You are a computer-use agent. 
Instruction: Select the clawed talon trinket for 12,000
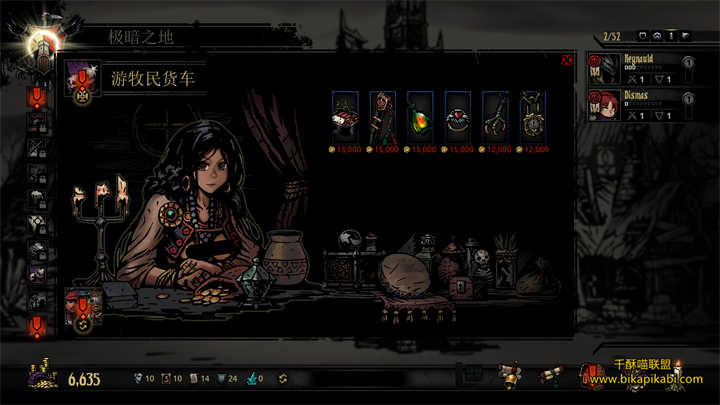click(x=496, y=115)
